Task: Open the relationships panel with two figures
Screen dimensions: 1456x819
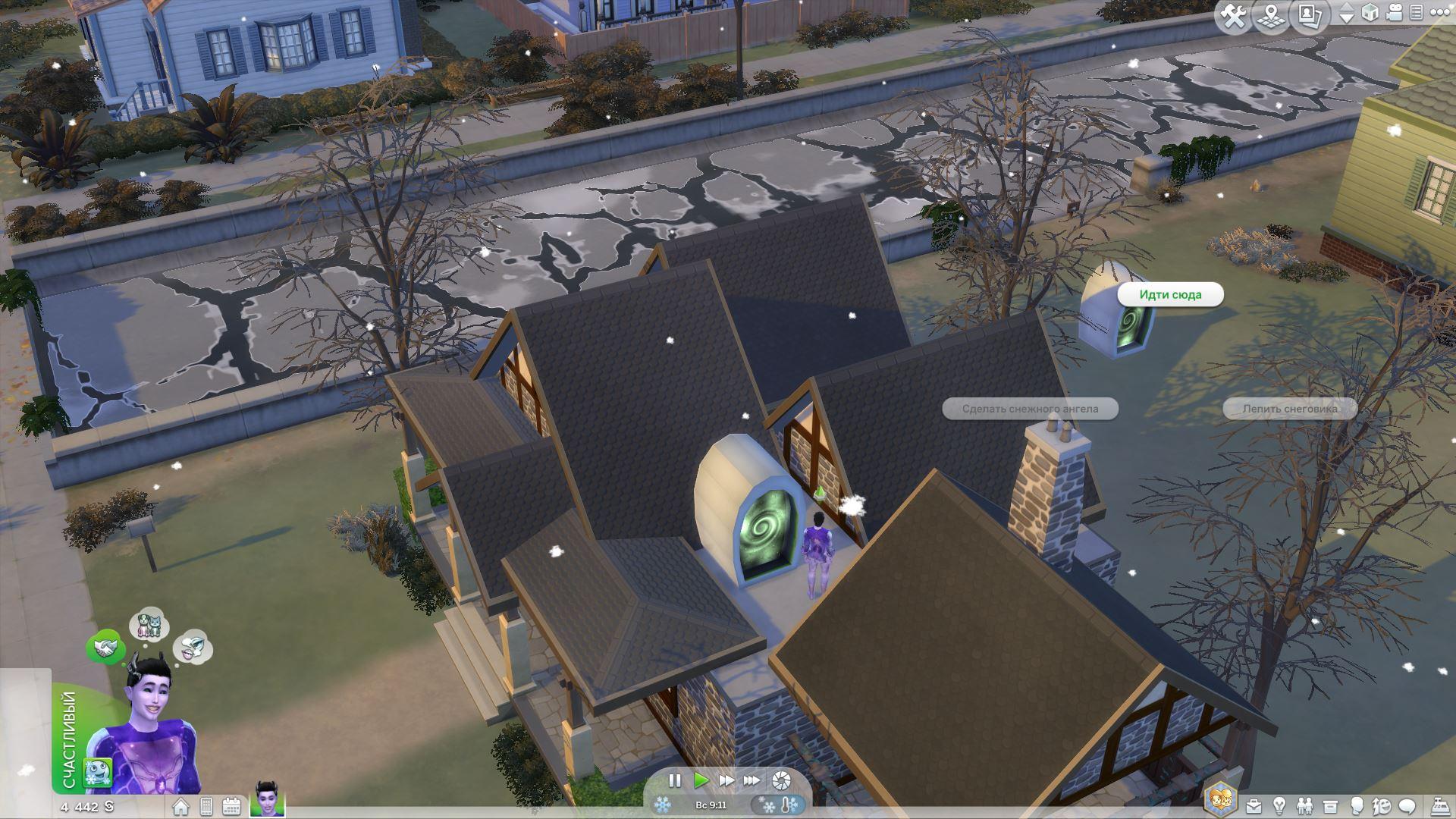Action: (1304, 806)
